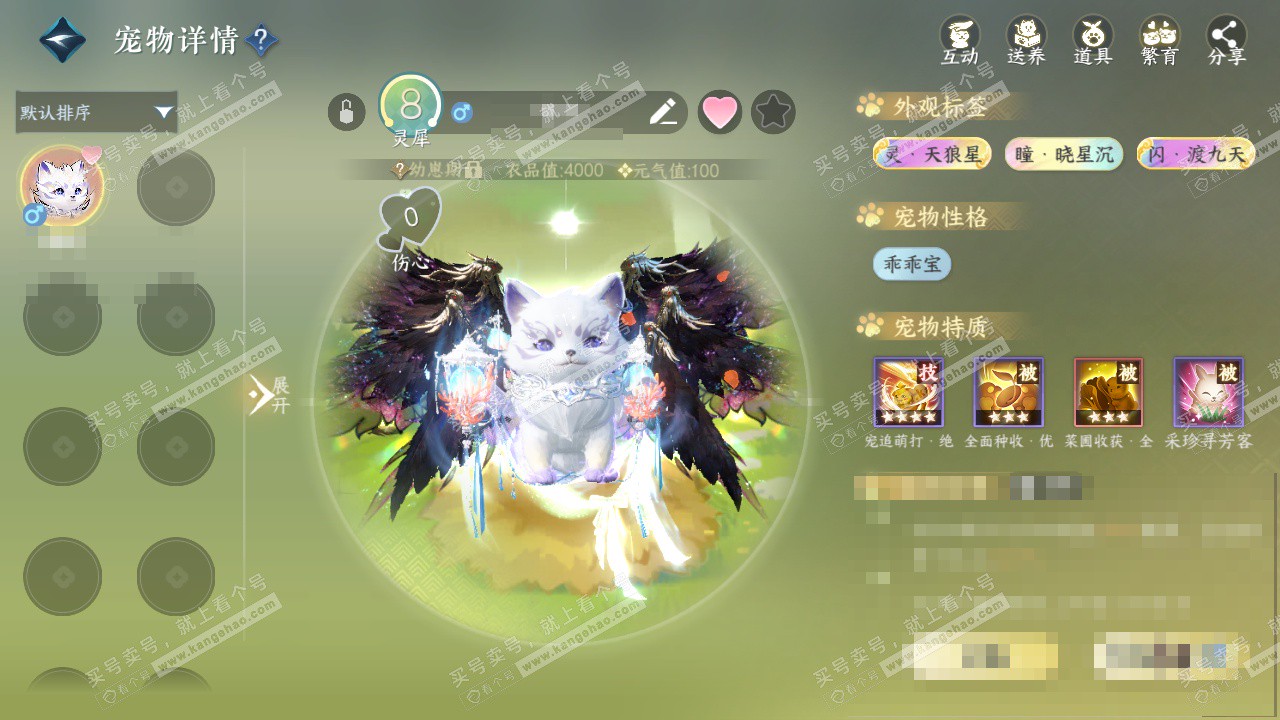View the 乖乖宝 personality tag
Viewport: 1280px width, 720px height.
(912, 264)
